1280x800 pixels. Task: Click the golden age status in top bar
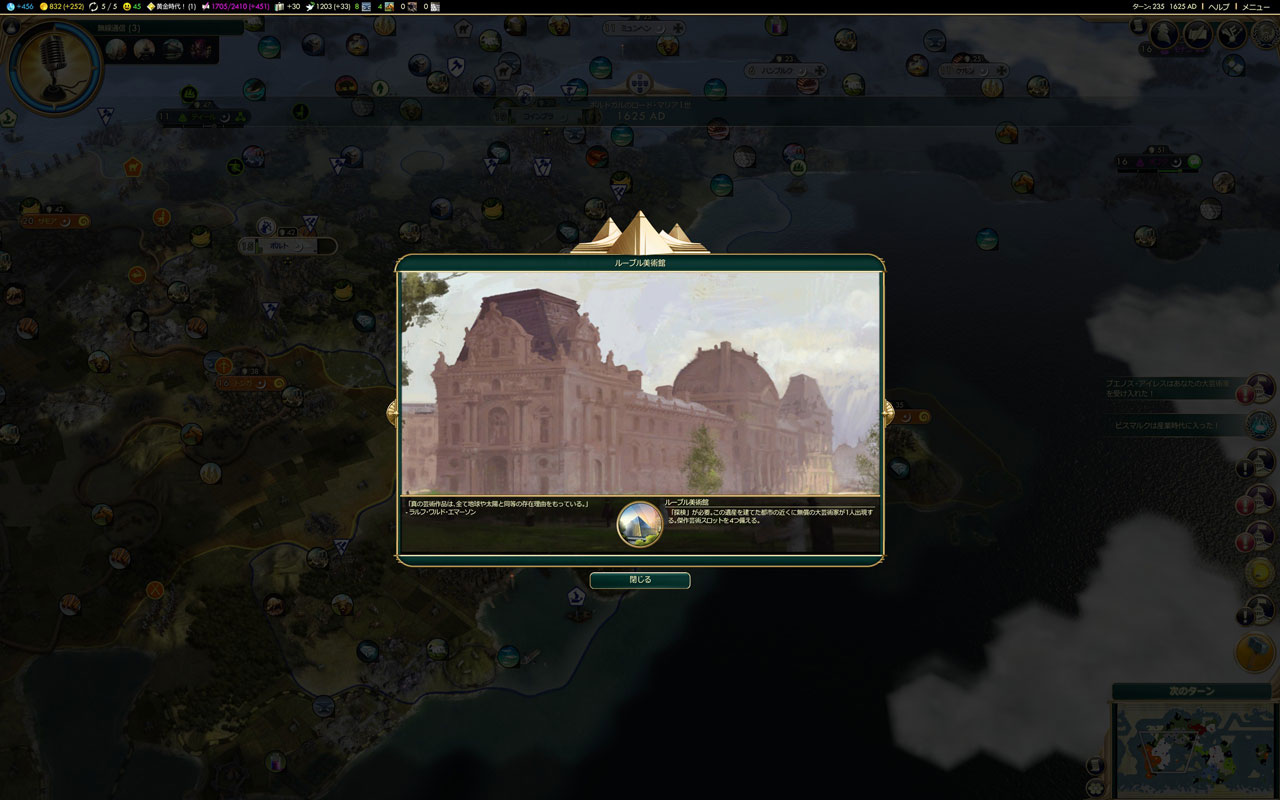pos(170,6)
